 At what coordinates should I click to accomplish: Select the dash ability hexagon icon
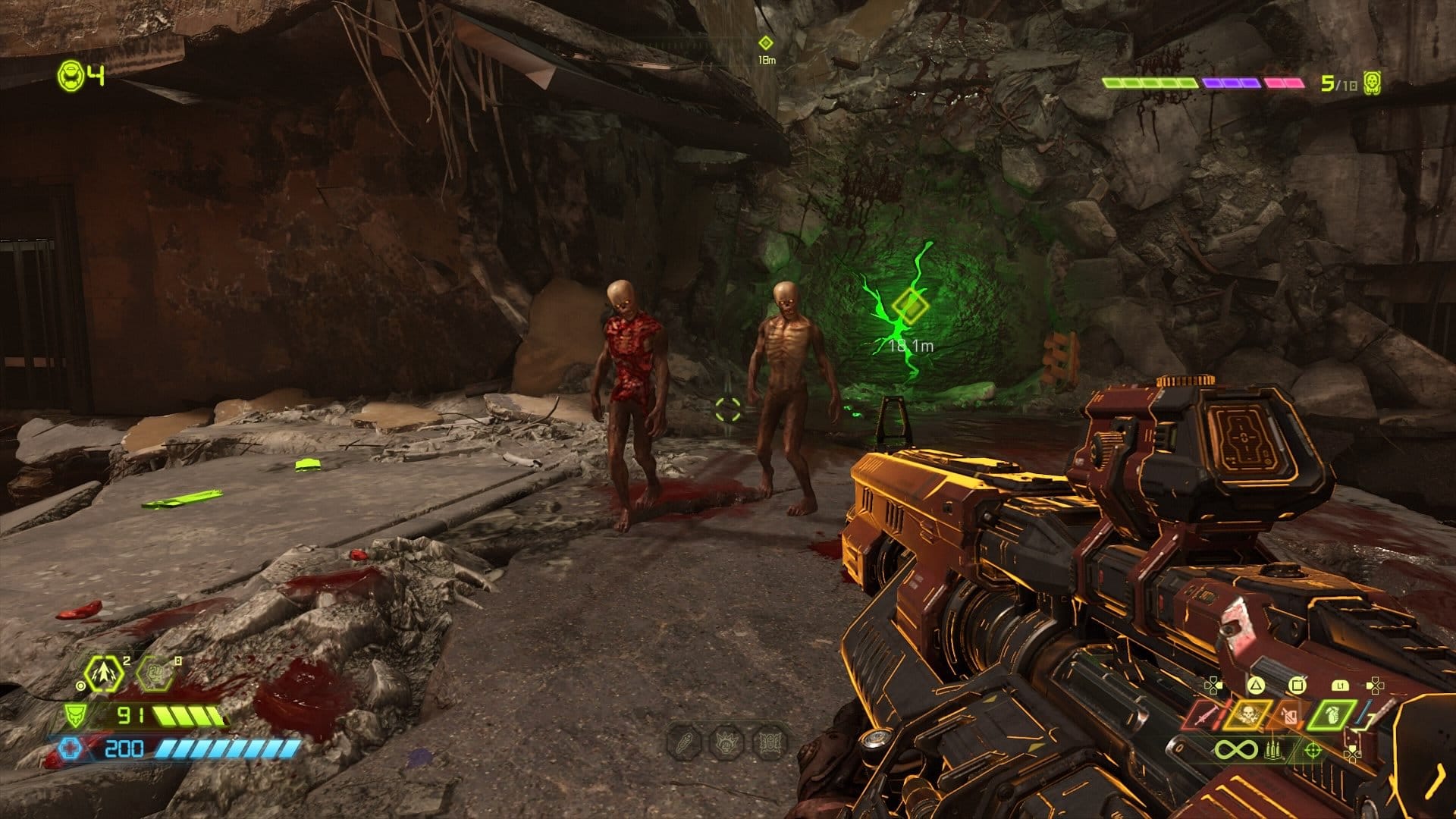tap(104, 674)
